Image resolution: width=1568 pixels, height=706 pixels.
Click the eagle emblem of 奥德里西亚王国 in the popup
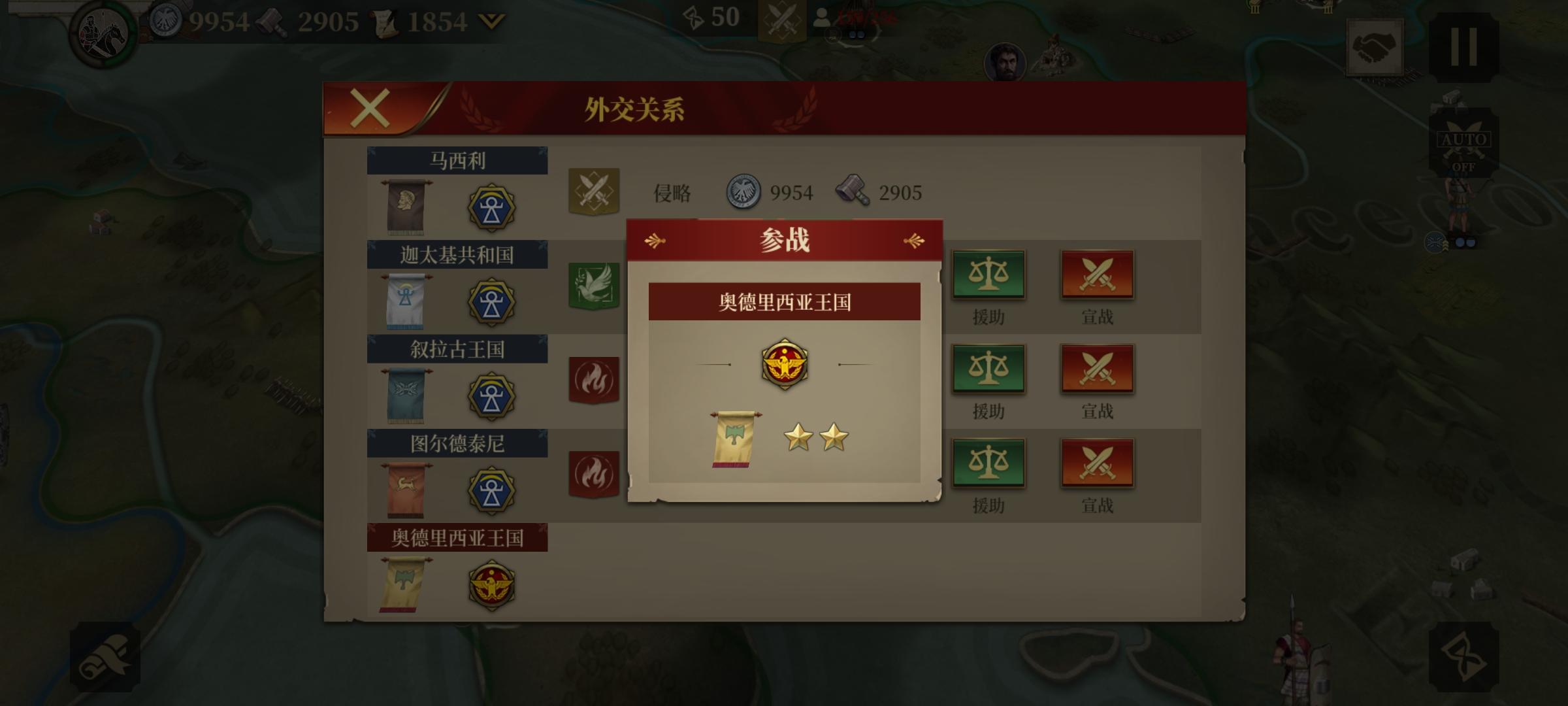pos(784,364)
